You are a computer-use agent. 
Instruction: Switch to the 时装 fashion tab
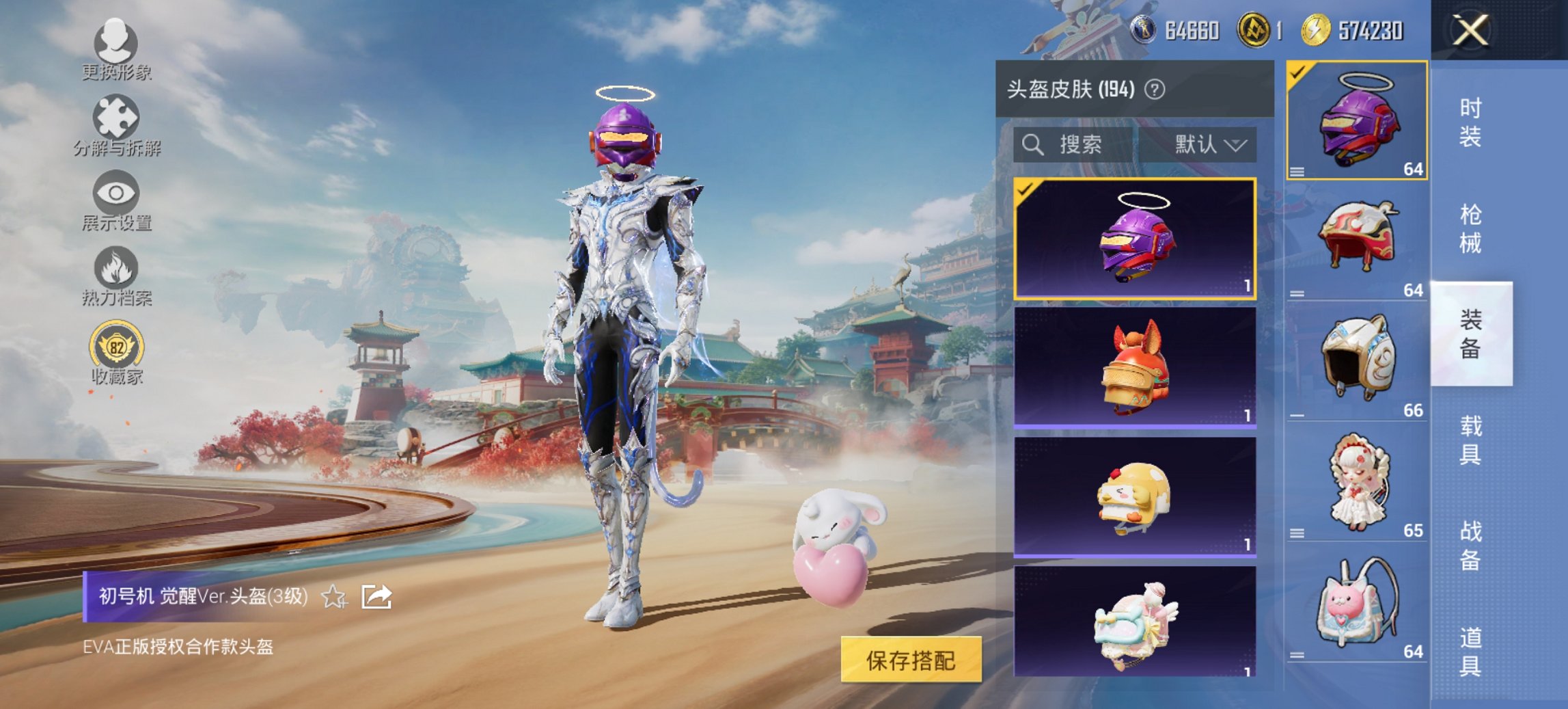tap(1470, 122)
